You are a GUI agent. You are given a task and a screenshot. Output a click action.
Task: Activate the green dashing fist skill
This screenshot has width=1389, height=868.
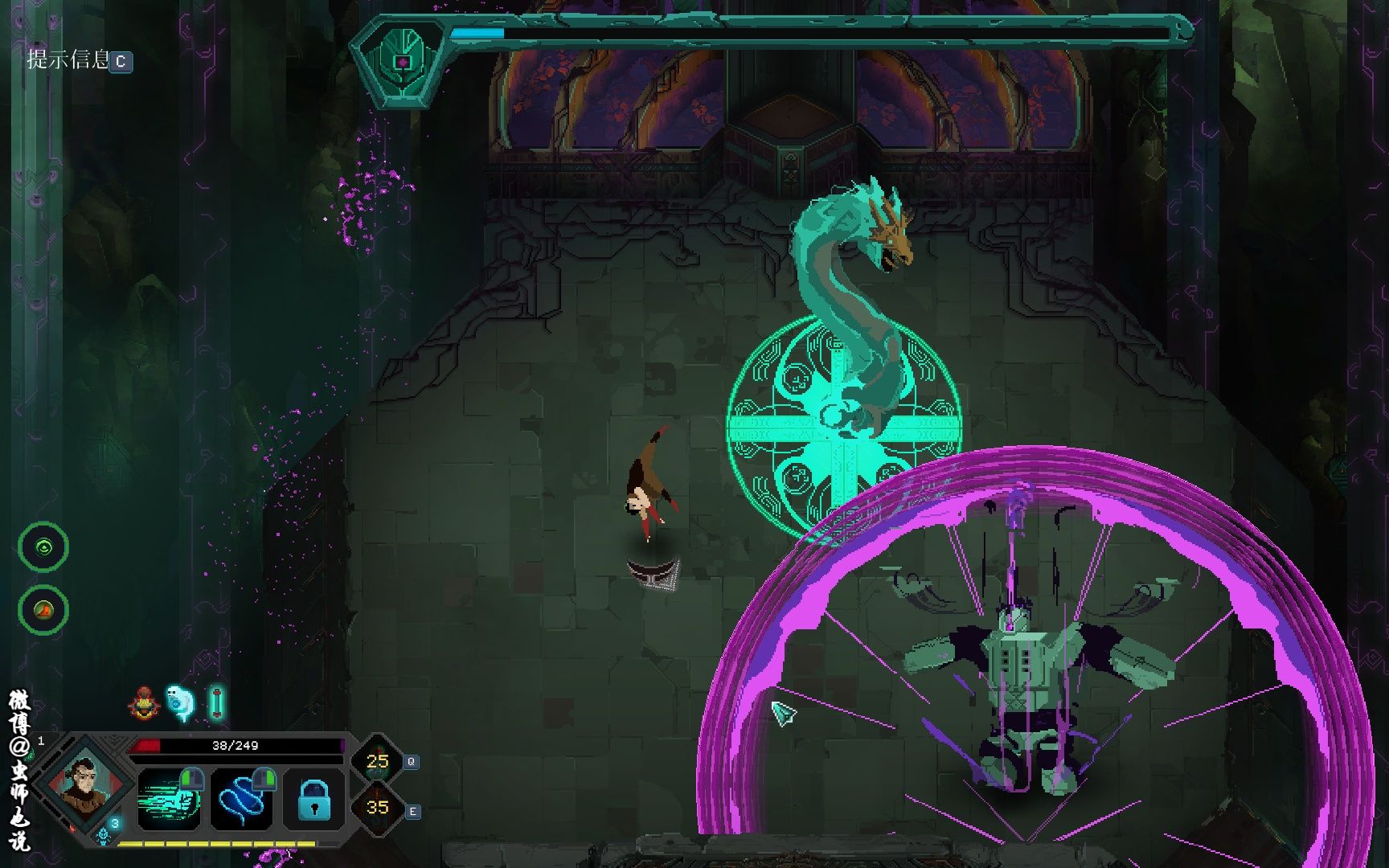click(169, 799)
